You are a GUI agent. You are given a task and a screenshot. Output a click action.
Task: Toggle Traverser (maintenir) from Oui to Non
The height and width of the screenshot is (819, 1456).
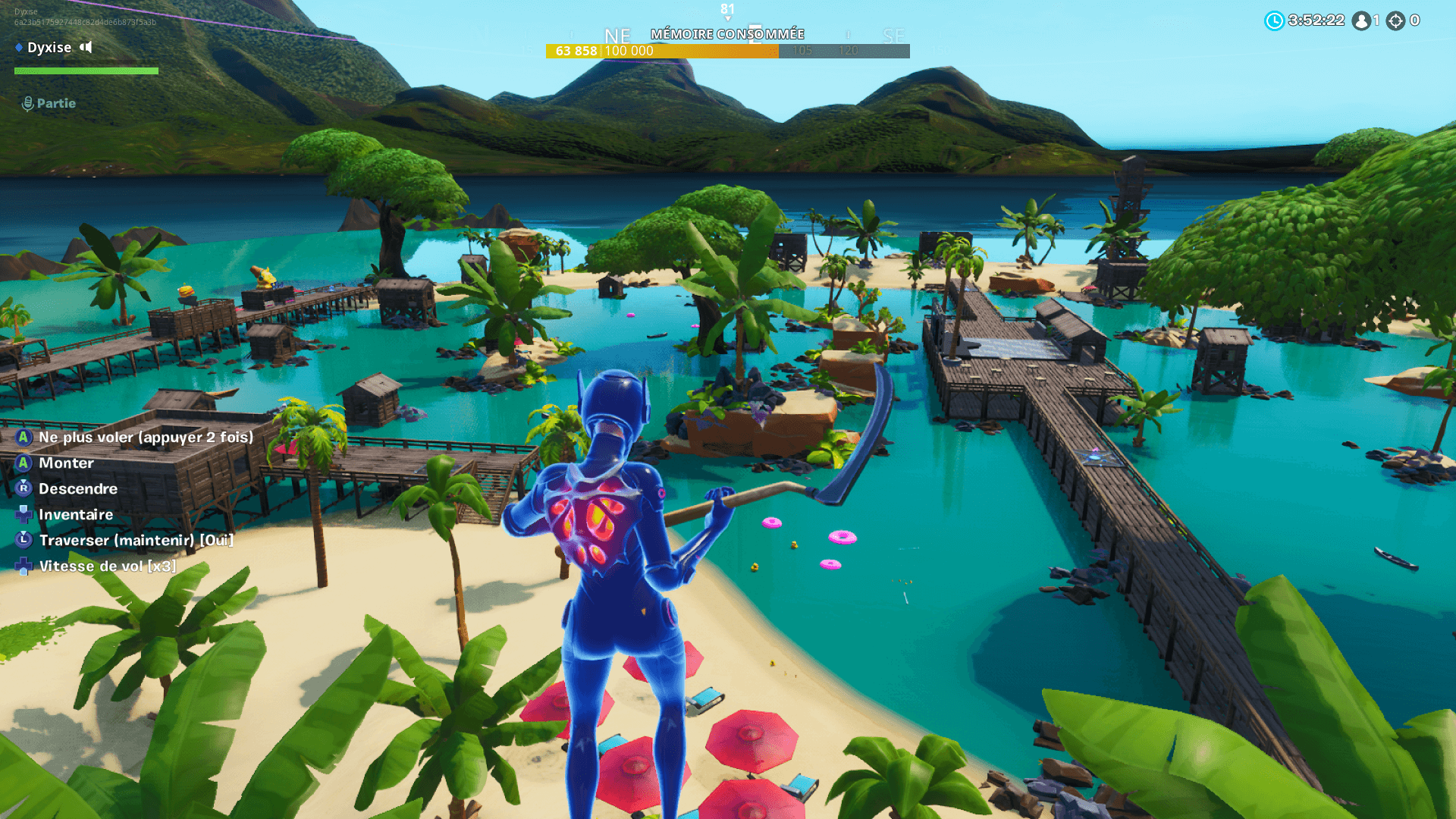pos(135,540)
